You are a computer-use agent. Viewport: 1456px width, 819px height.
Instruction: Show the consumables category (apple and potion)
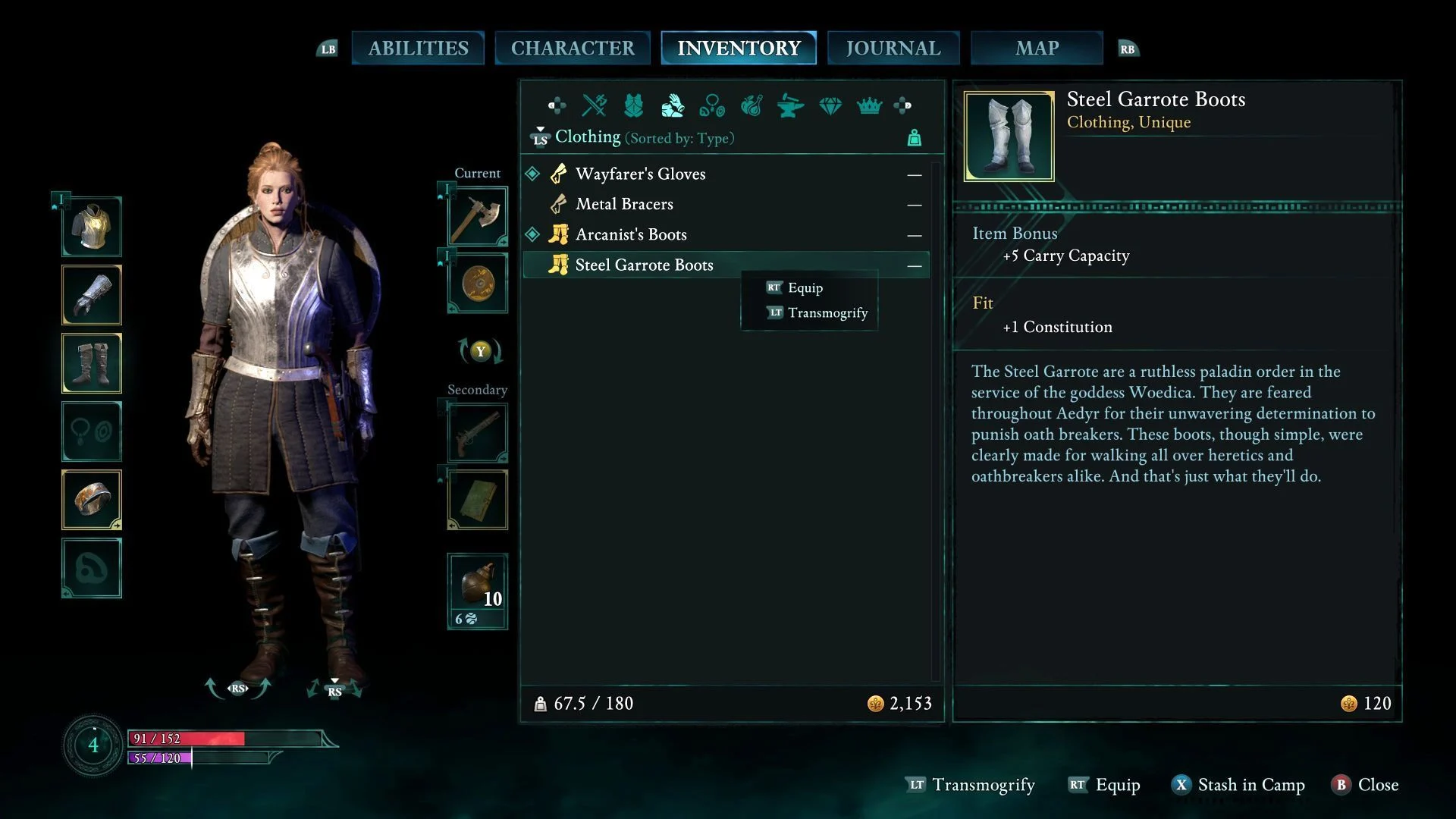[752, 105]
